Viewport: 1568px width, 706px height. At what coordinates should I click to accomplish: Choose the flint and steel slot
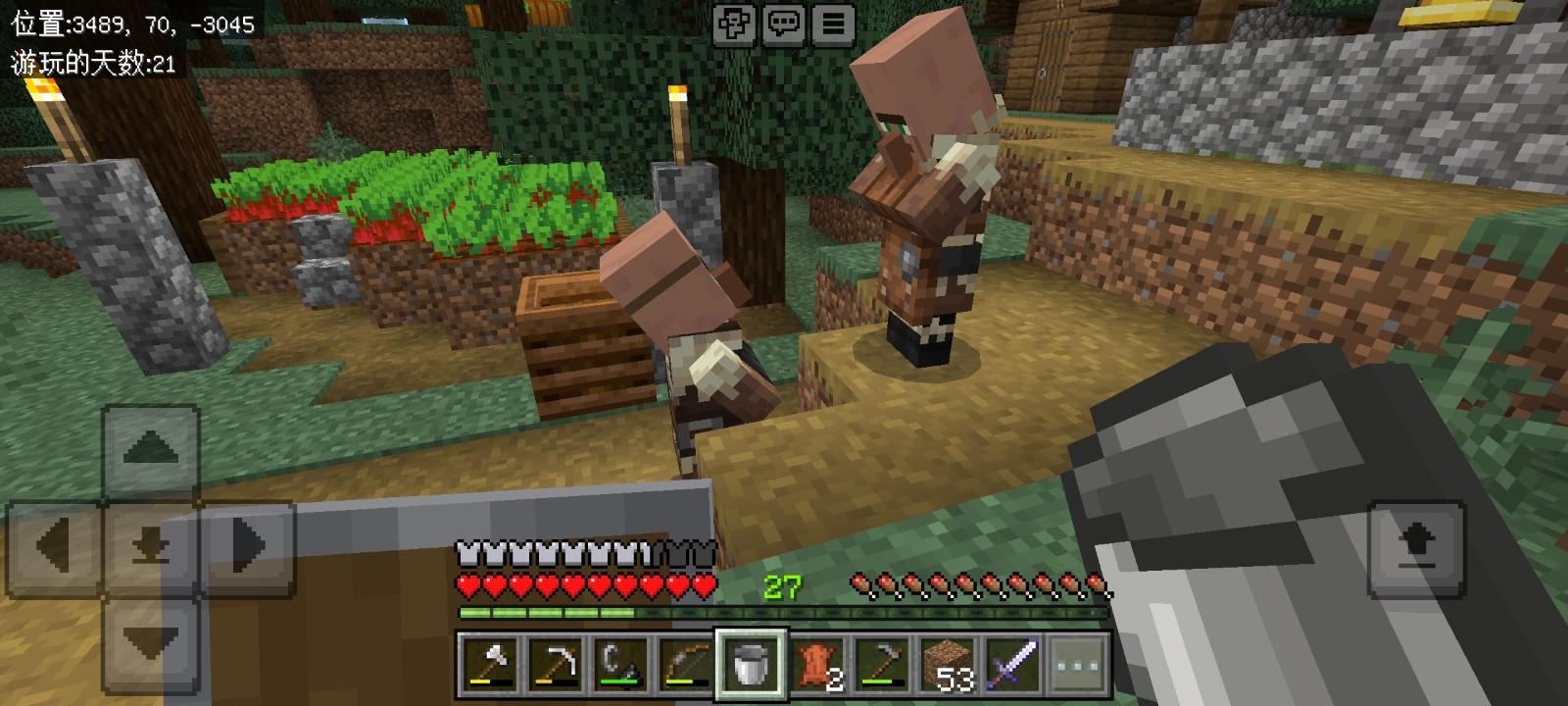[x=620, y=663]
